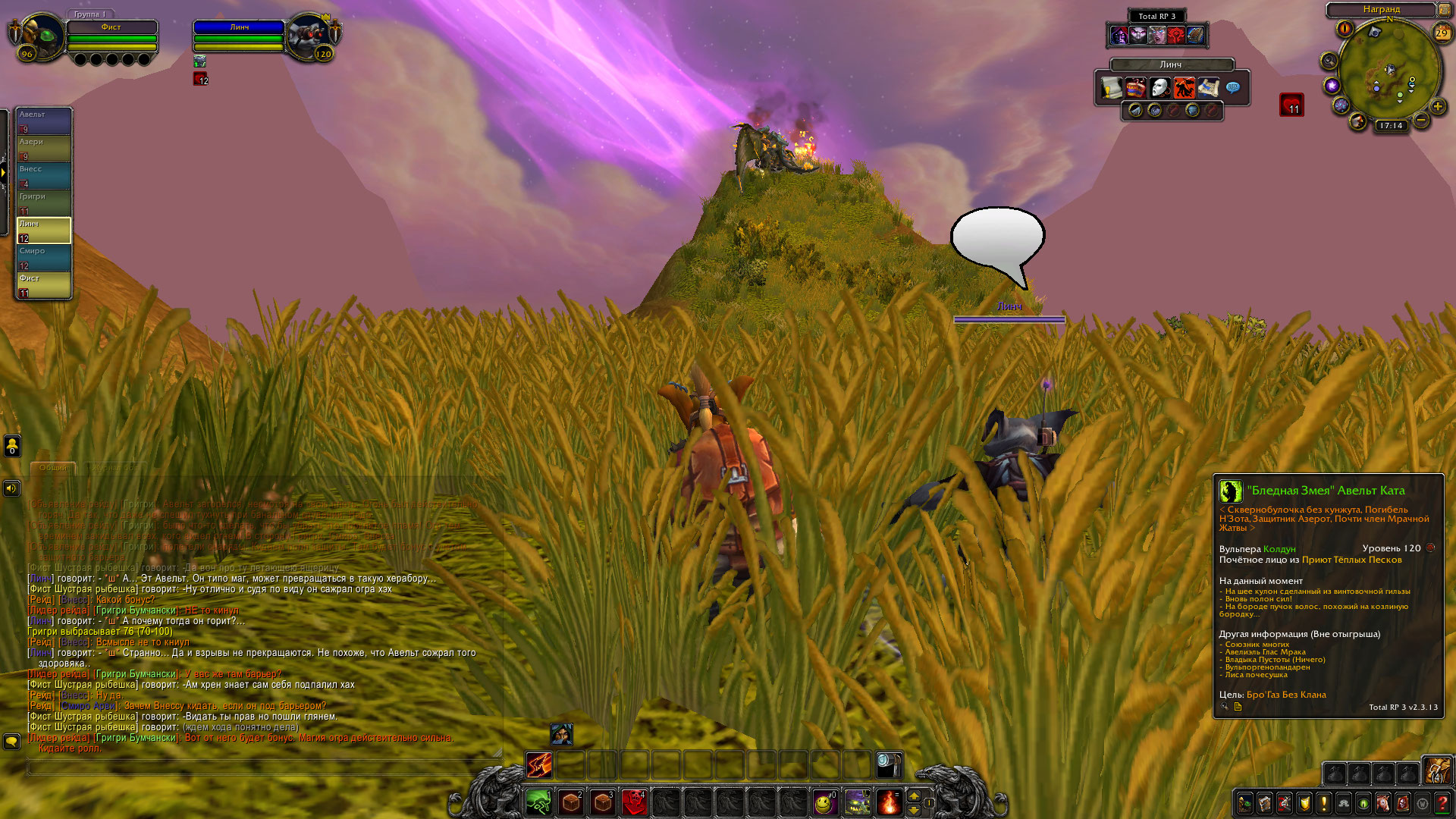Screen dimensions: 1456x819
Task: Zoom out the minimap with the minus button
Action: pyautogui.click(x=1421, y=120)
